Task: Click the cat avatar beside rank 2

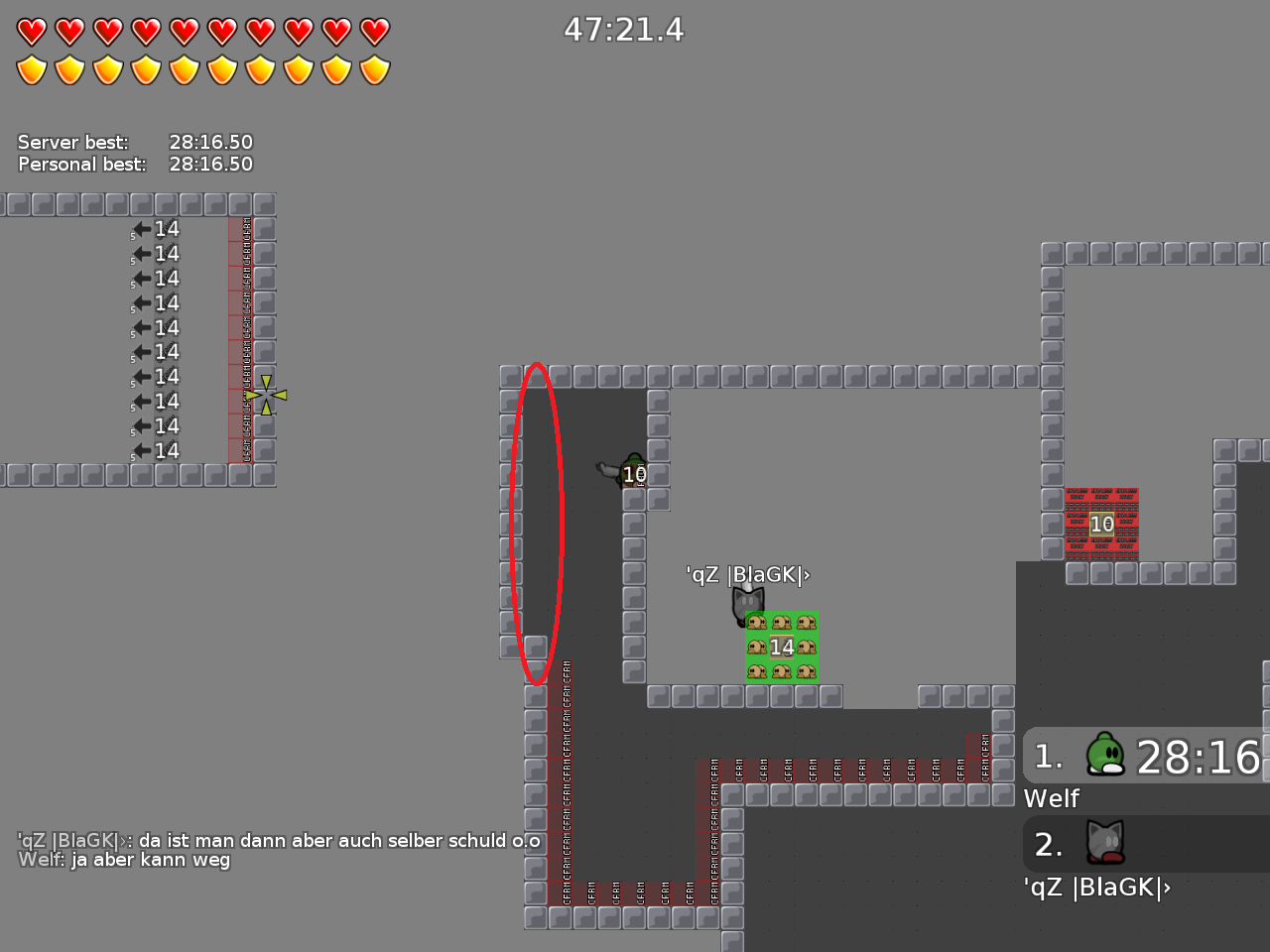Action: pos(1104,842)
